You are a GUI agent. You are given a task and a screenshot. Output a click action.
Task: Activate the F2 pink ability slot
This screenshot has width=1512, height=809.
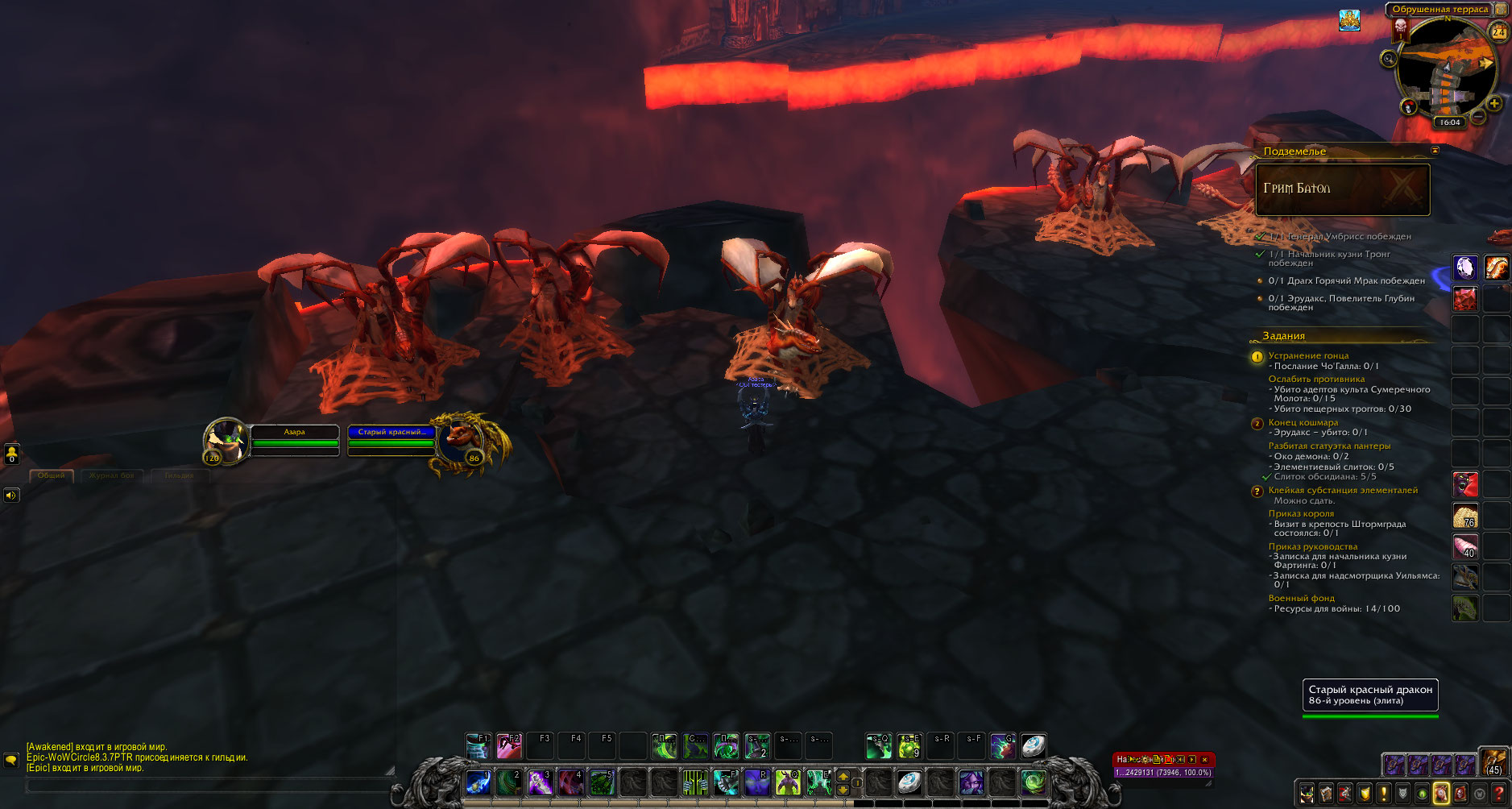[x=509, y=745]
